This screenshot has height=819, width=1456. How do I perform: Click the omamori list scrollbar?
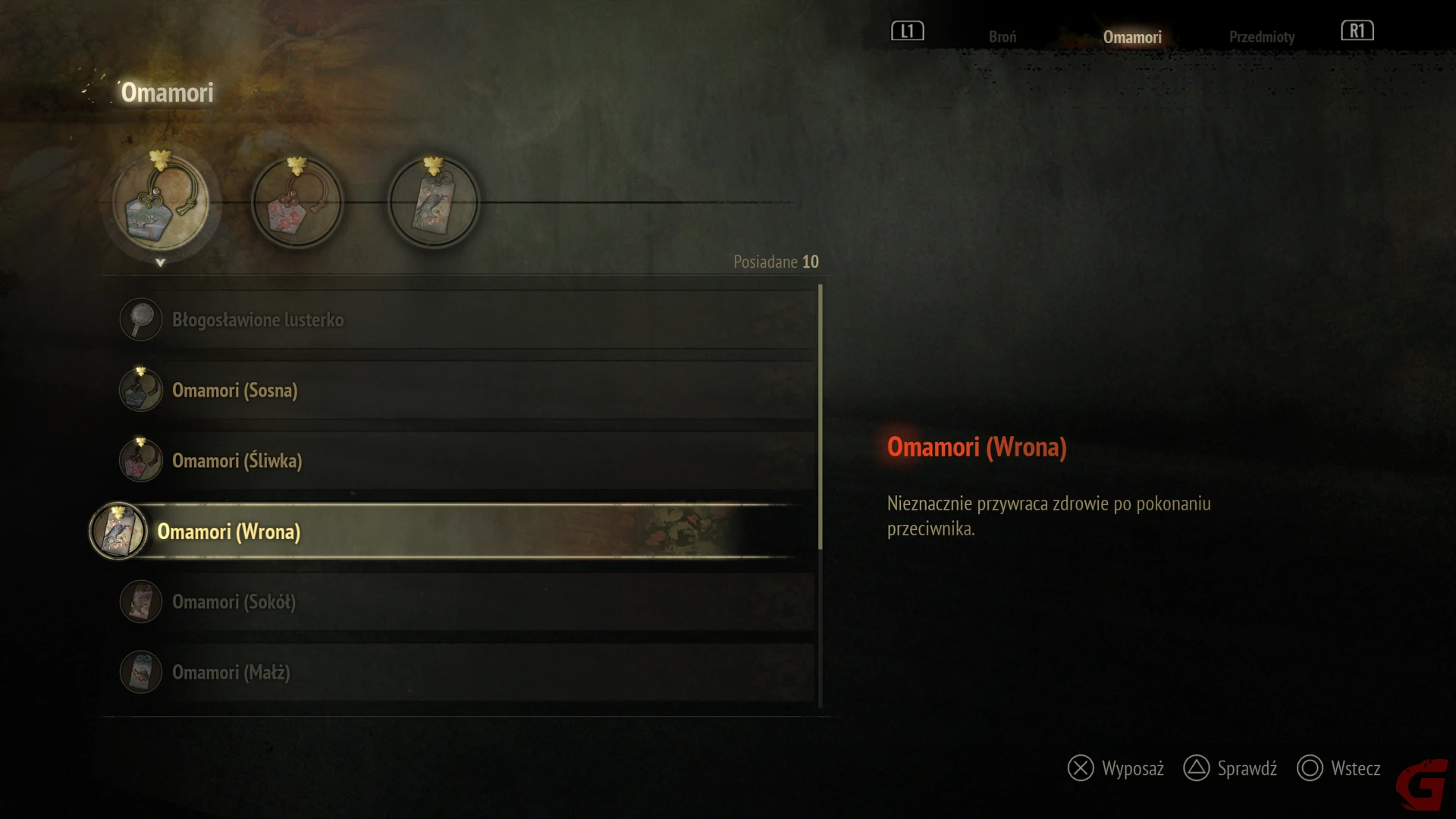pos(821,417)
